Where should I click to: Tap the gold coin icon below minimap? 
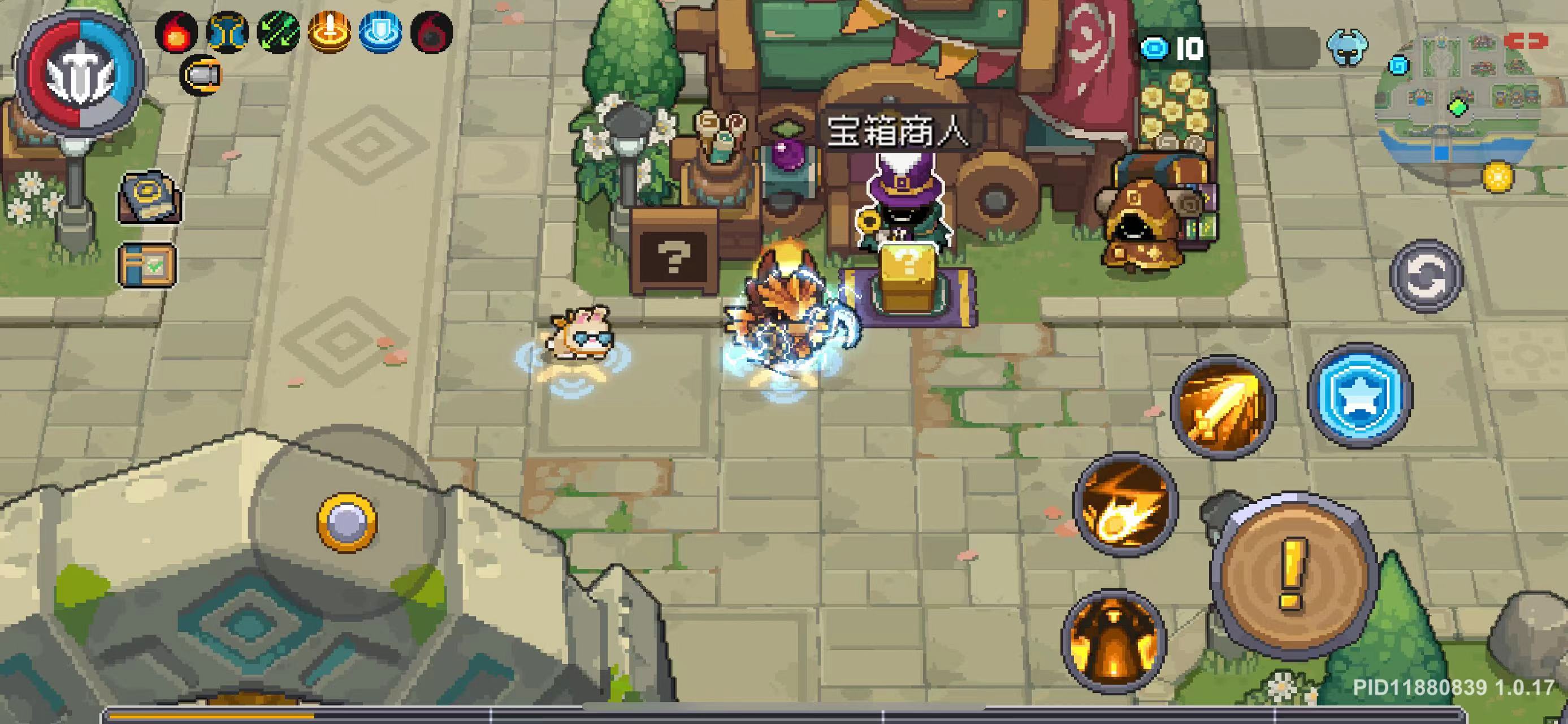[x=1497, y=176]
